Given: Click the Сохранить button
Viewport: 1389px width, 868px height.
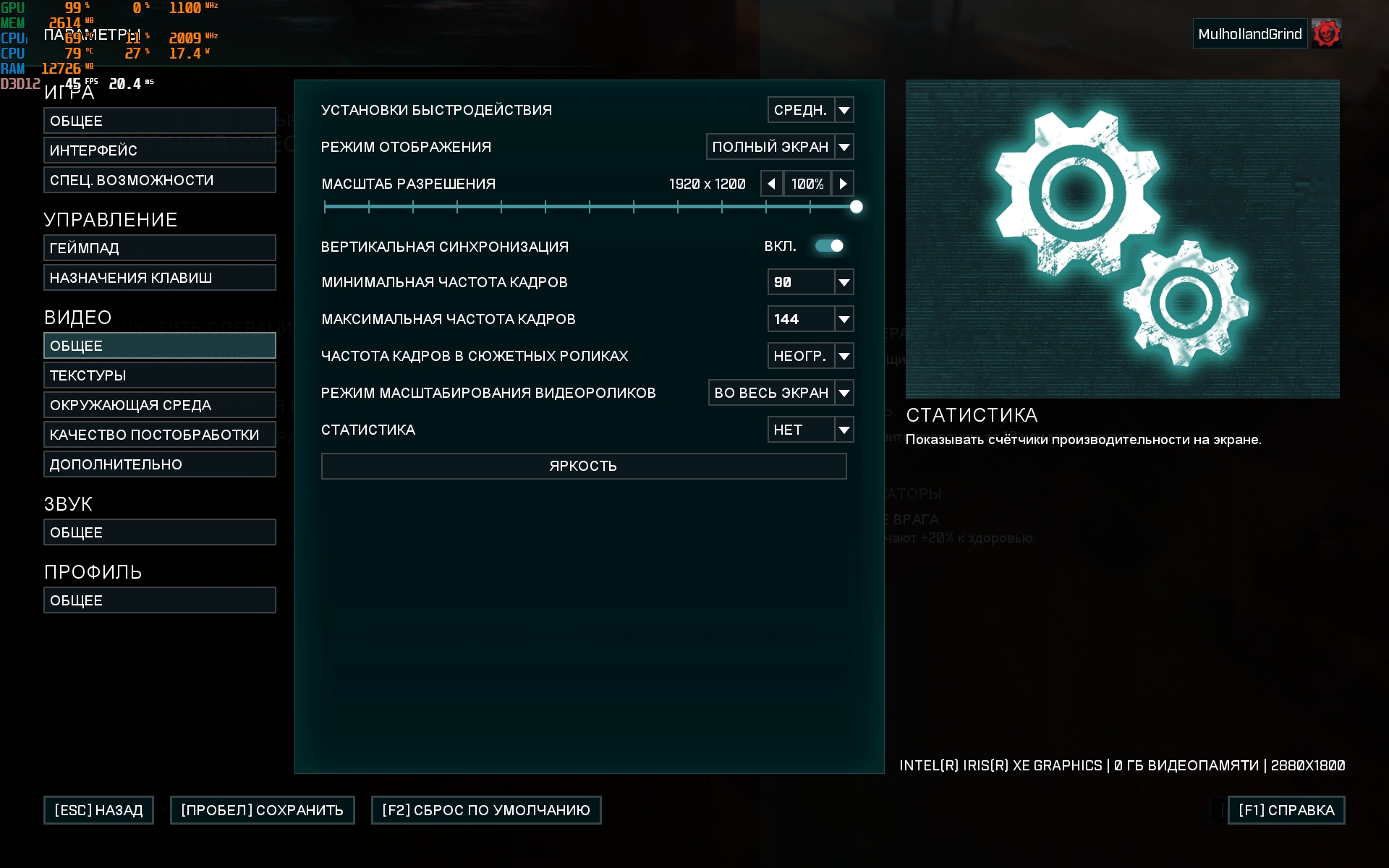Looking at the screenshot, I should pos(262,810).
